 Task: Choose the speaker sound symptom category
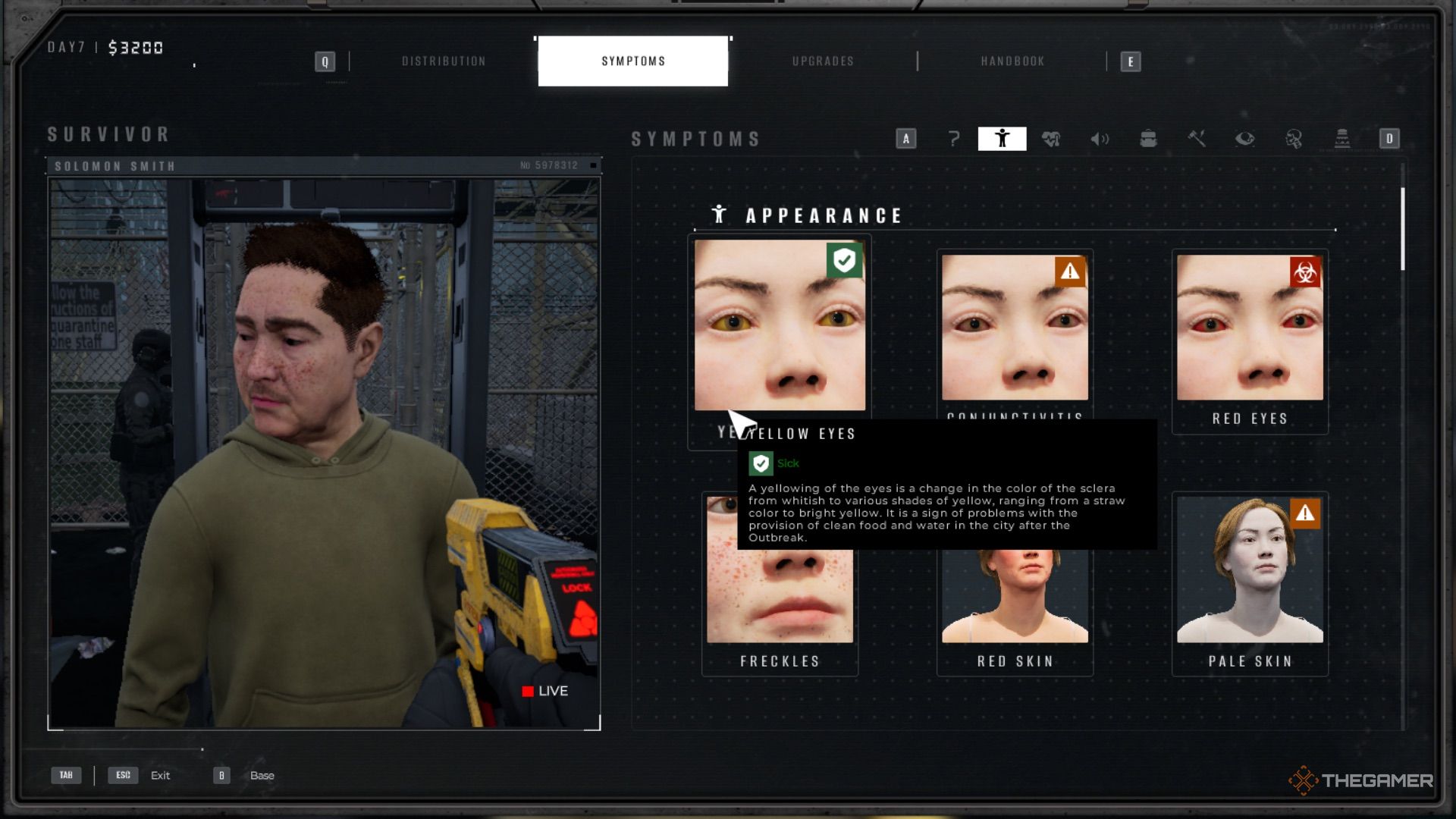coord(1100,139)
